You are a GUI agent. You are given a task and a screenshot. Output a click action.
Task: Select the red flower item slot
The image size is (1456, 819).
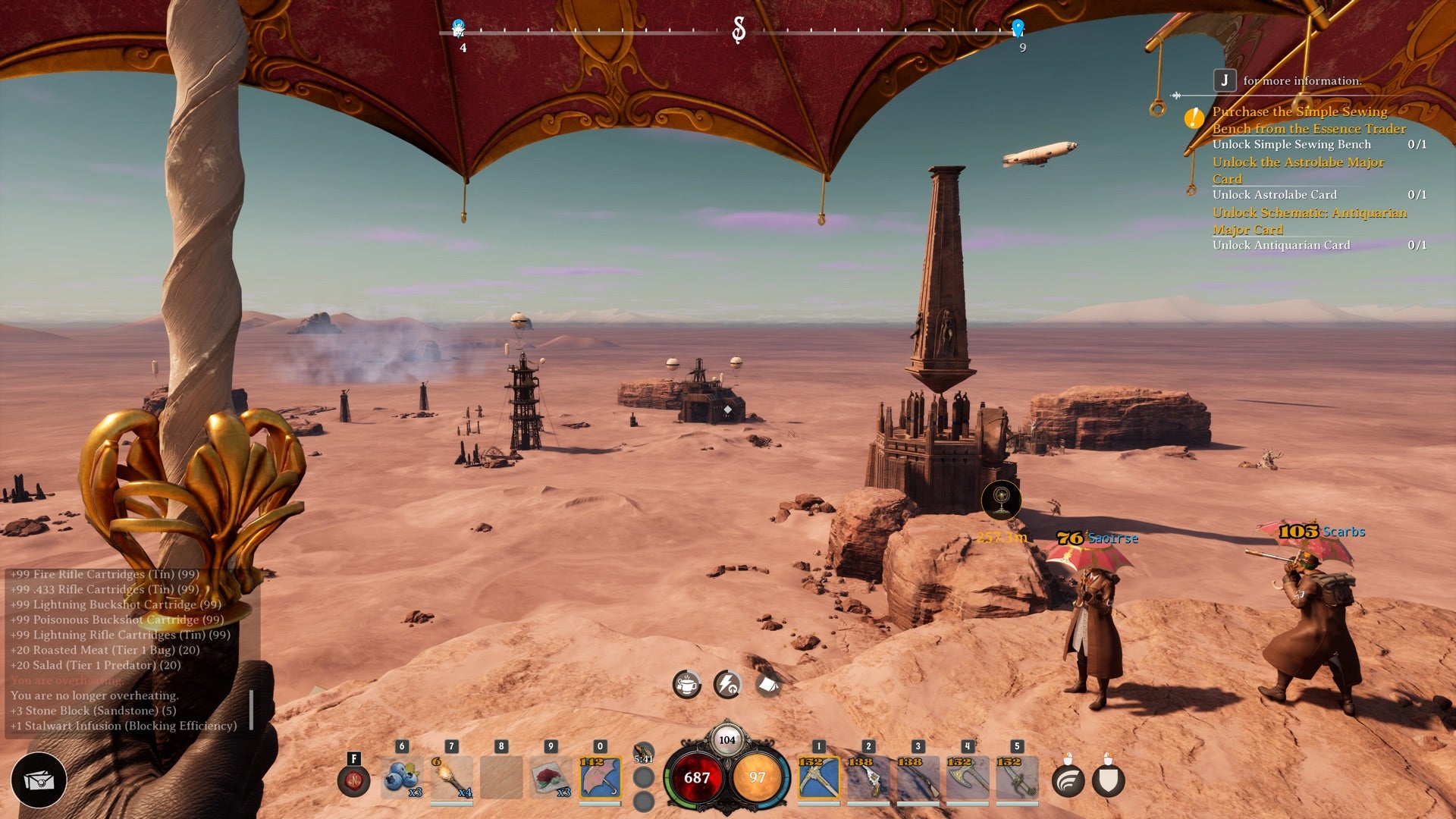551,777
